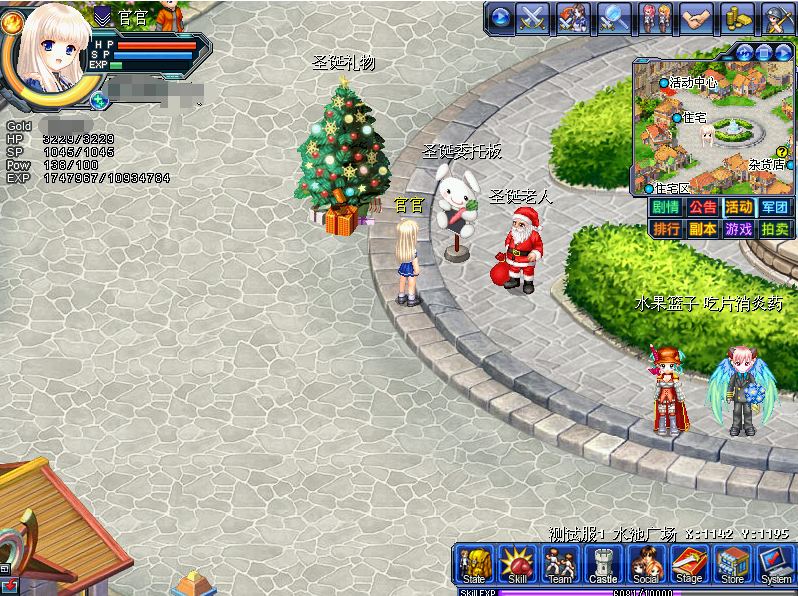Open the Social panel

(x=646, y=565)
